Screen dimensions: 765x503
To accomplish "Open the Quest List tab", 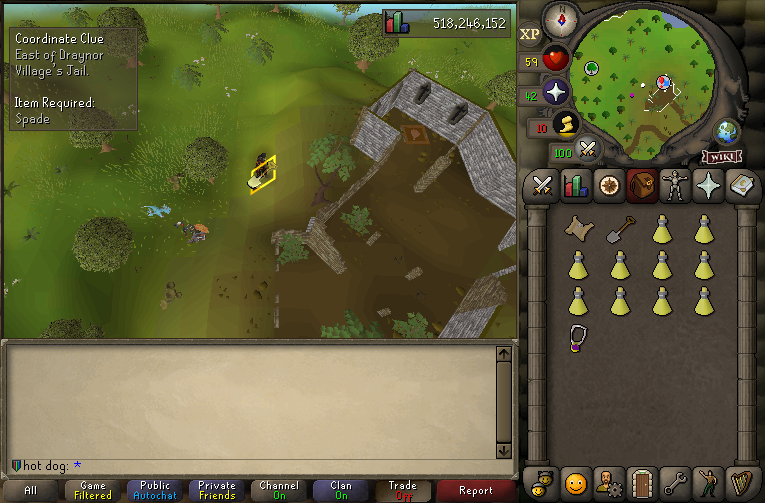I will point(607,187).
